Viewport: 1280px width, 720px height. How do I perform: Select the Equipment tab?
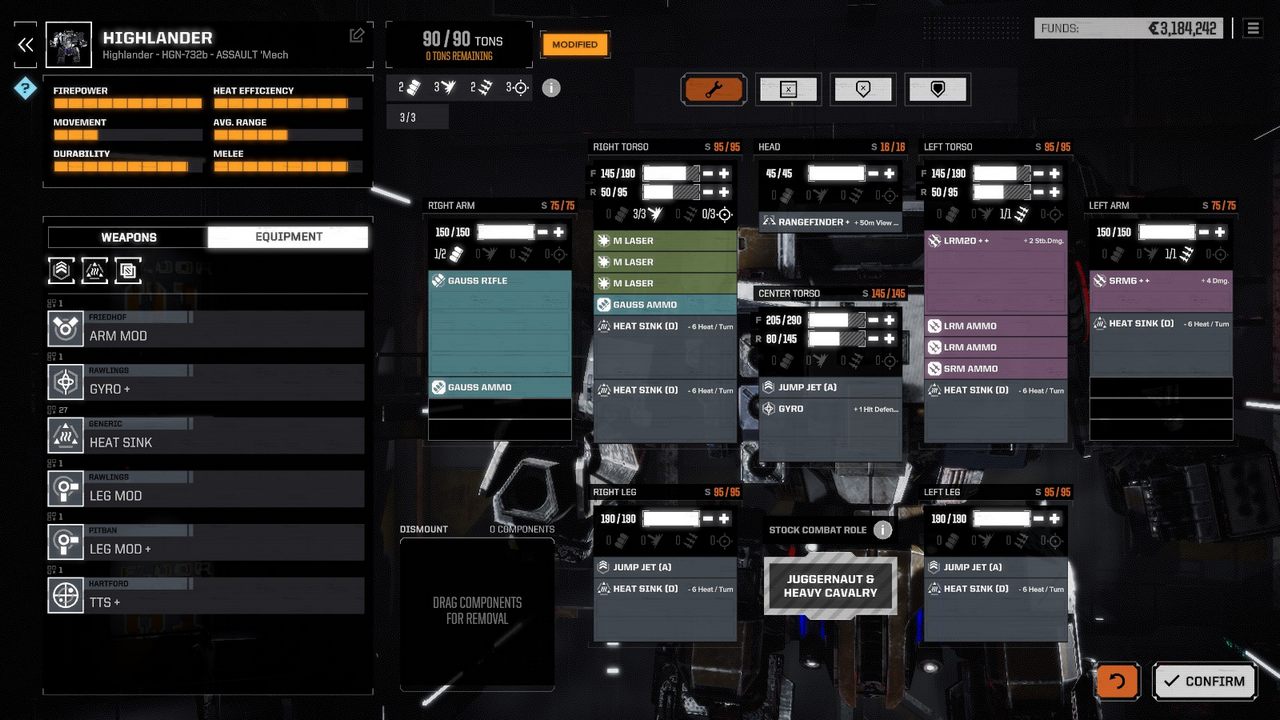tap(288, 237)
